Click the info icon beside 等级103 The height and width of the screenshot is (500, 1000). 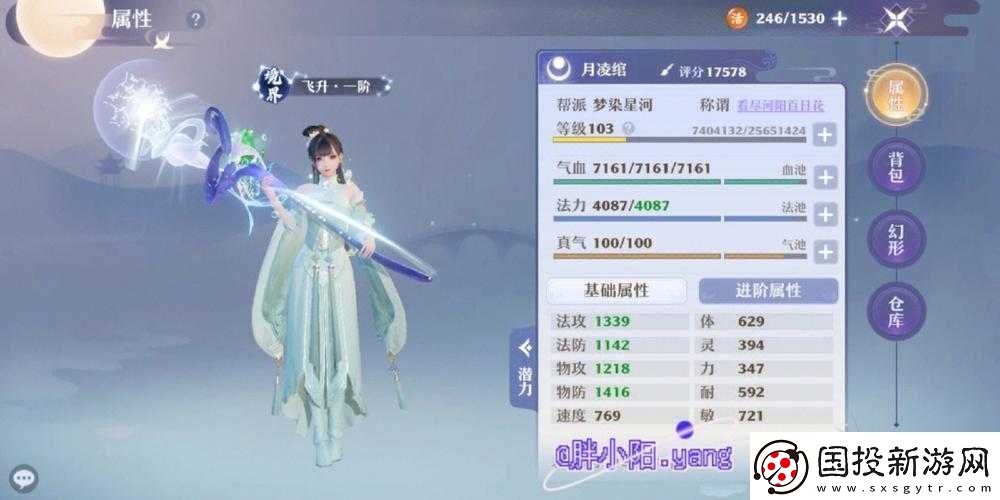[x=628, y=129]
